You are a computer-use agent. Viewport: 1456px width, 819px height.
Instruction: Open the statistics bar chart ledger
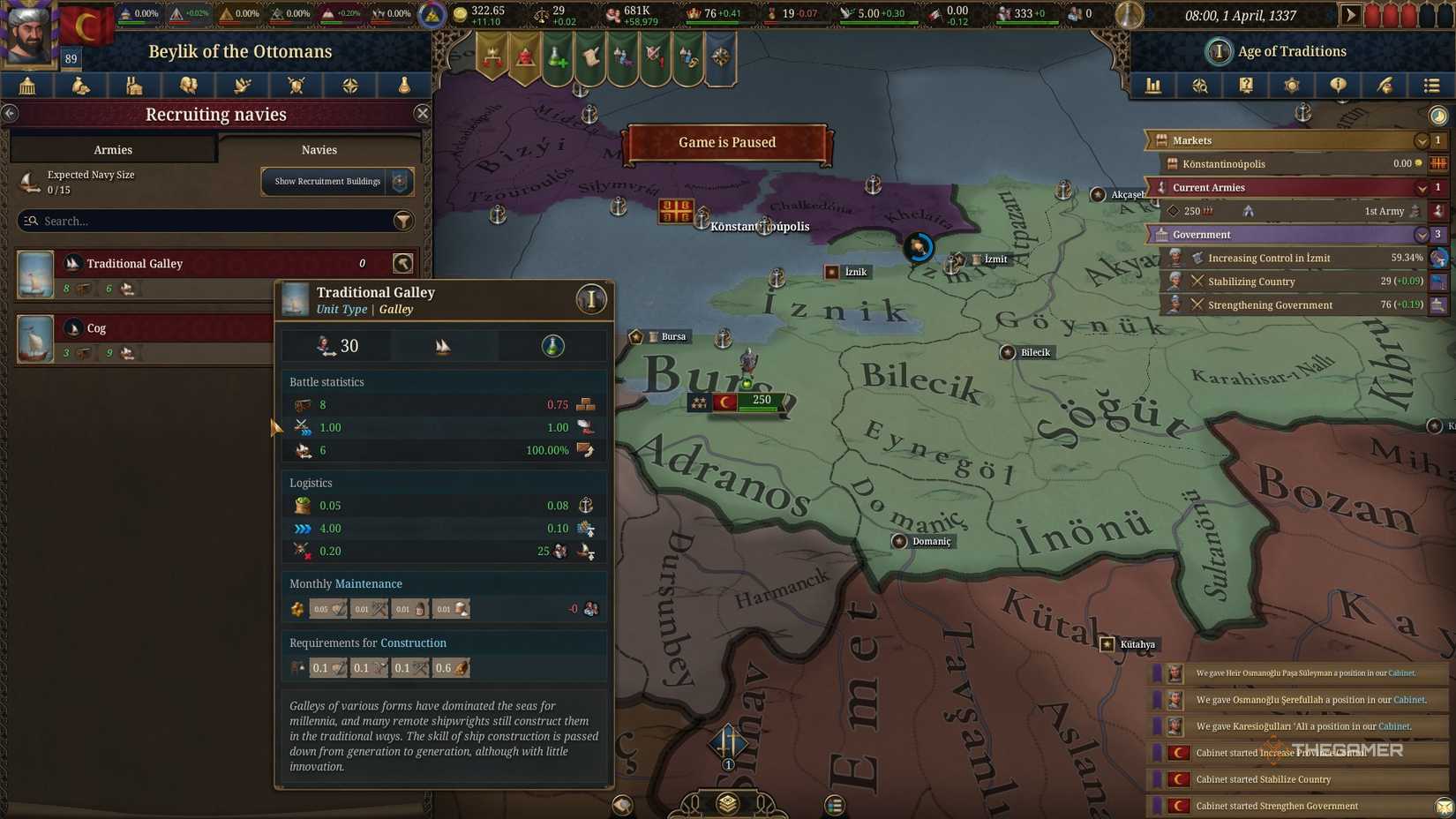[x=1153, y=86]
